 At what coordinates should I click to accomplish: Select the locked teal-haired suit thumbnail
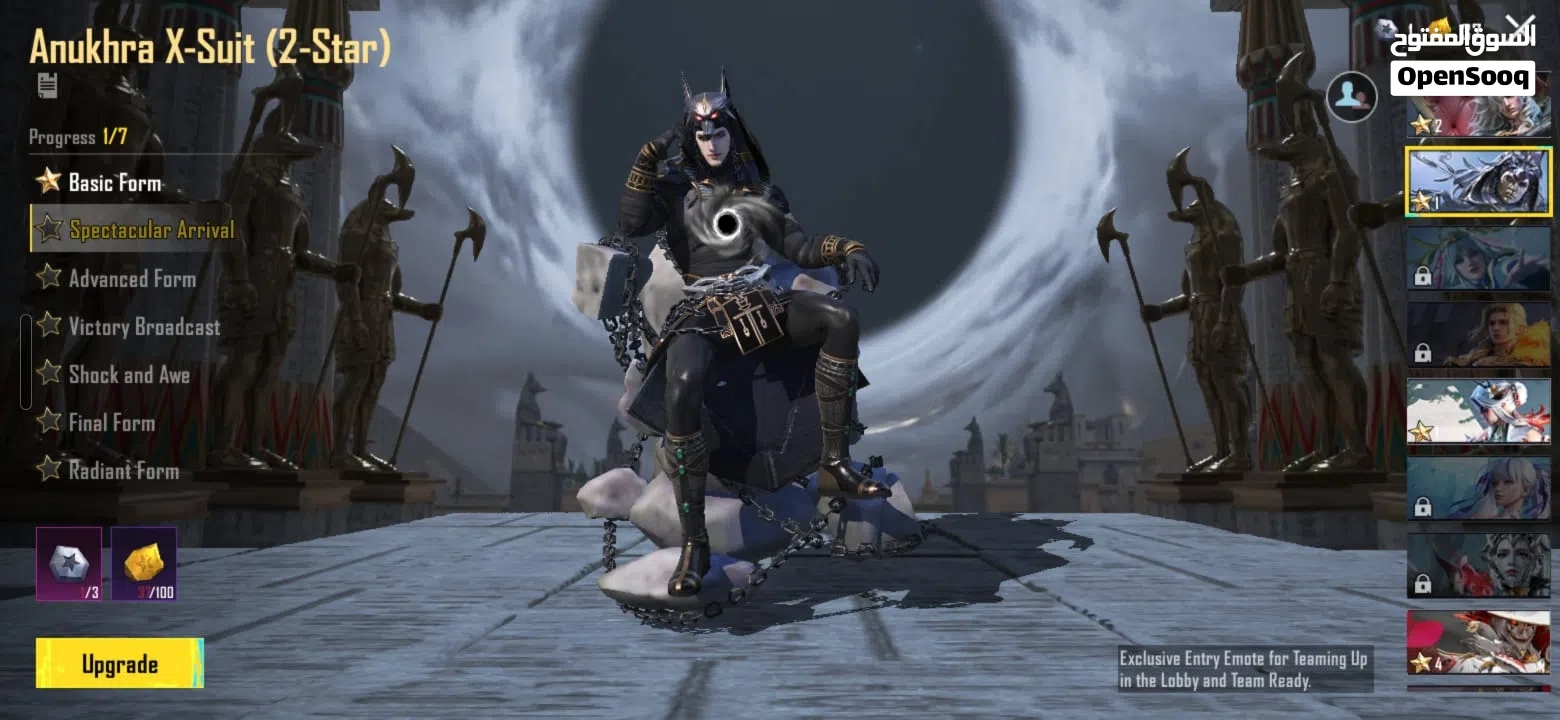click(x=1479, y=258)
